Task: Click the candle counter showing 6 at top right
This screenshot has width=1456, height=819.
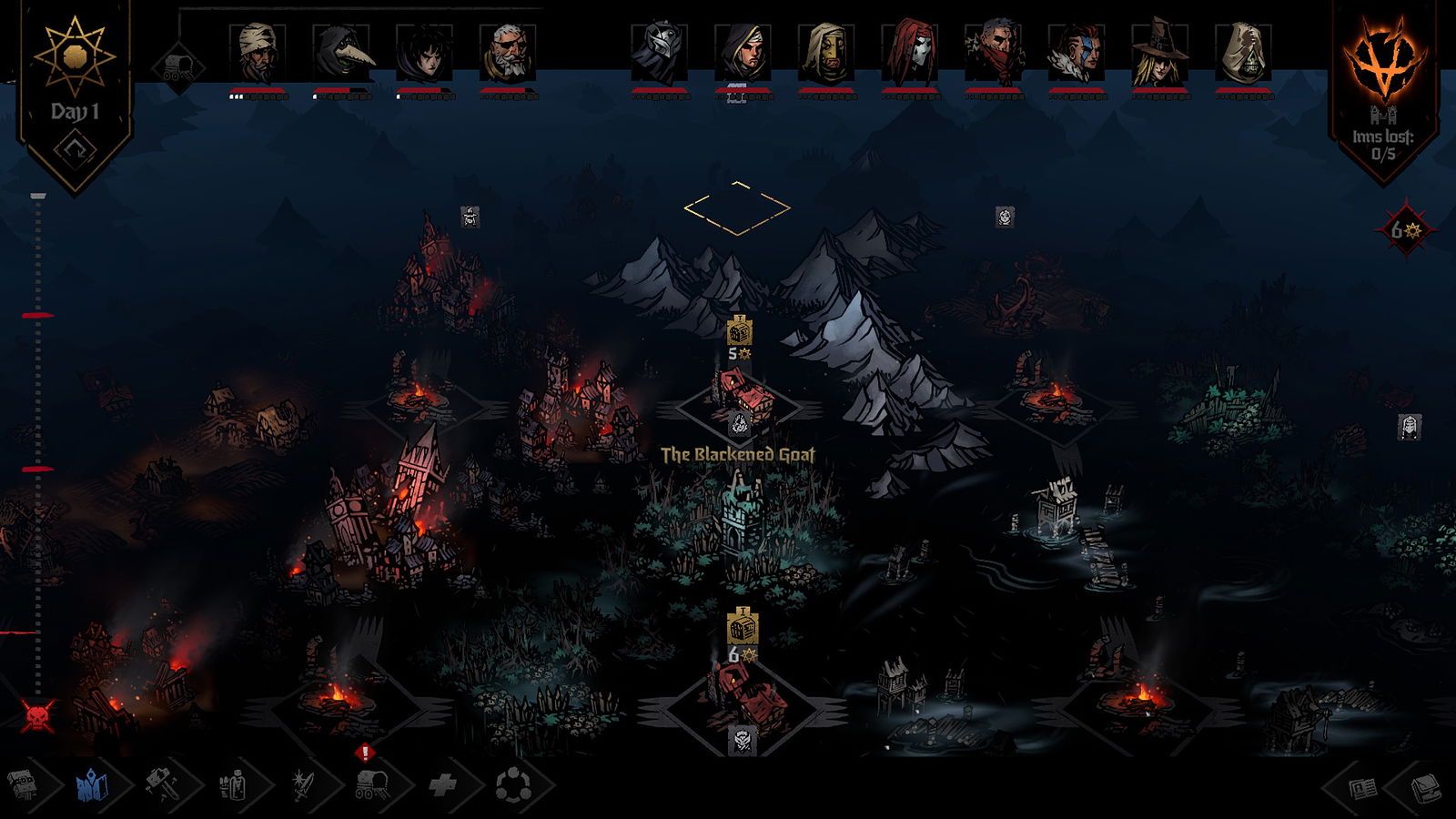Action: click(1405, 230)
